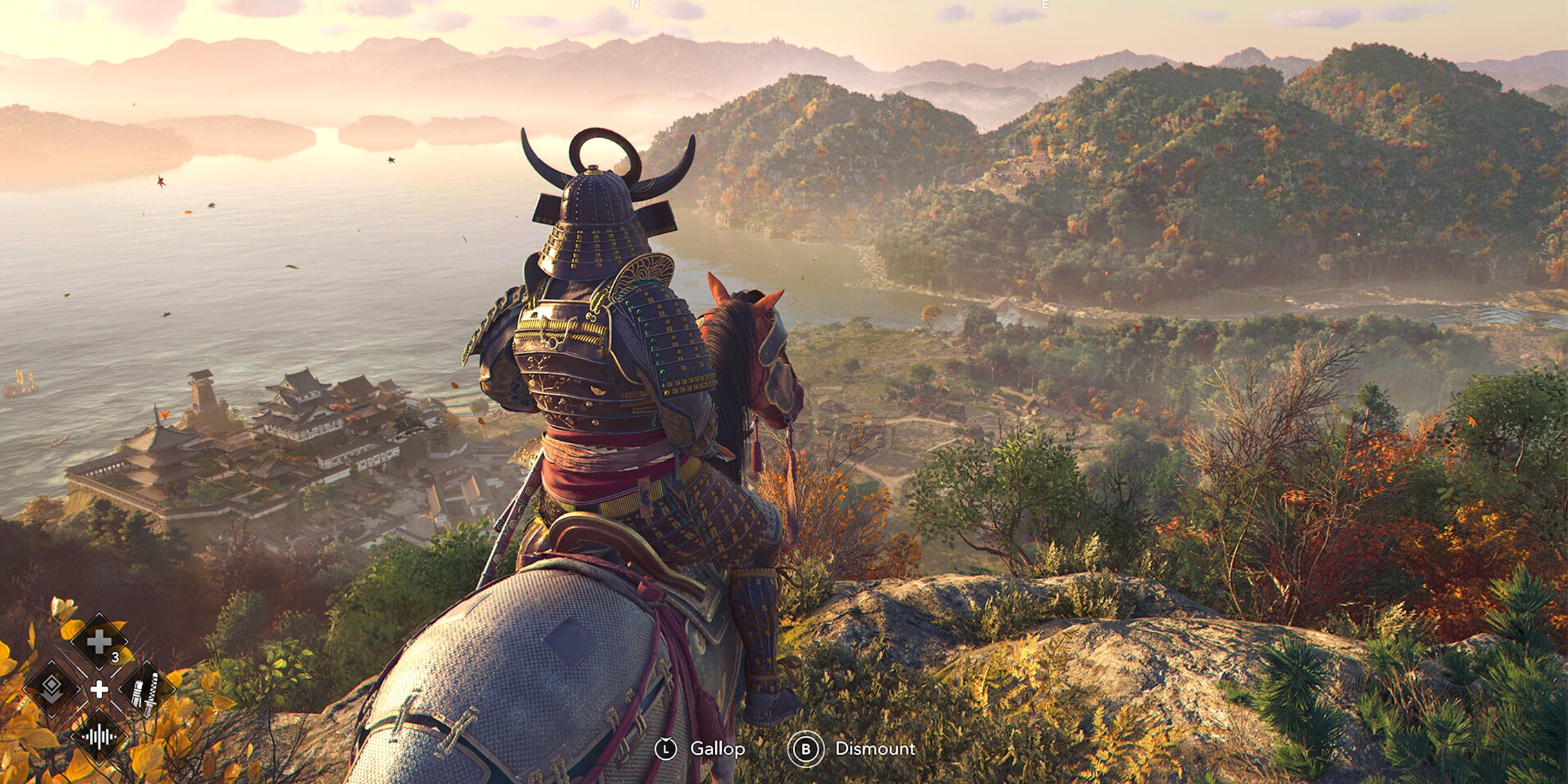Select the plus symbol inside the rations diamond
Viewport: 1568px width, 784px height.
pos(99,641)
